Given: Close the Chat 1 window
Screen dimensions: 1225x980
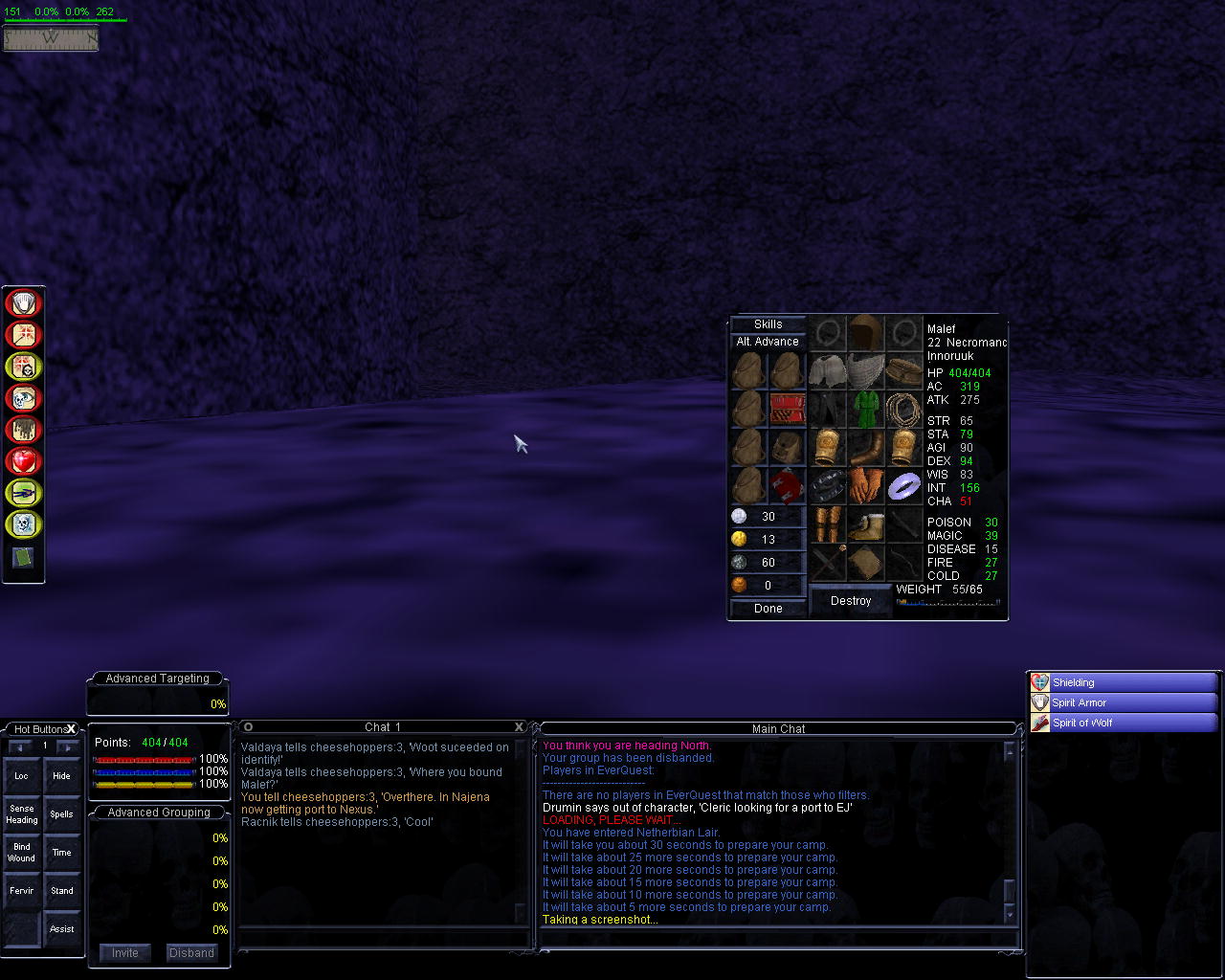Looking at the screenshot, I should 520,727.
